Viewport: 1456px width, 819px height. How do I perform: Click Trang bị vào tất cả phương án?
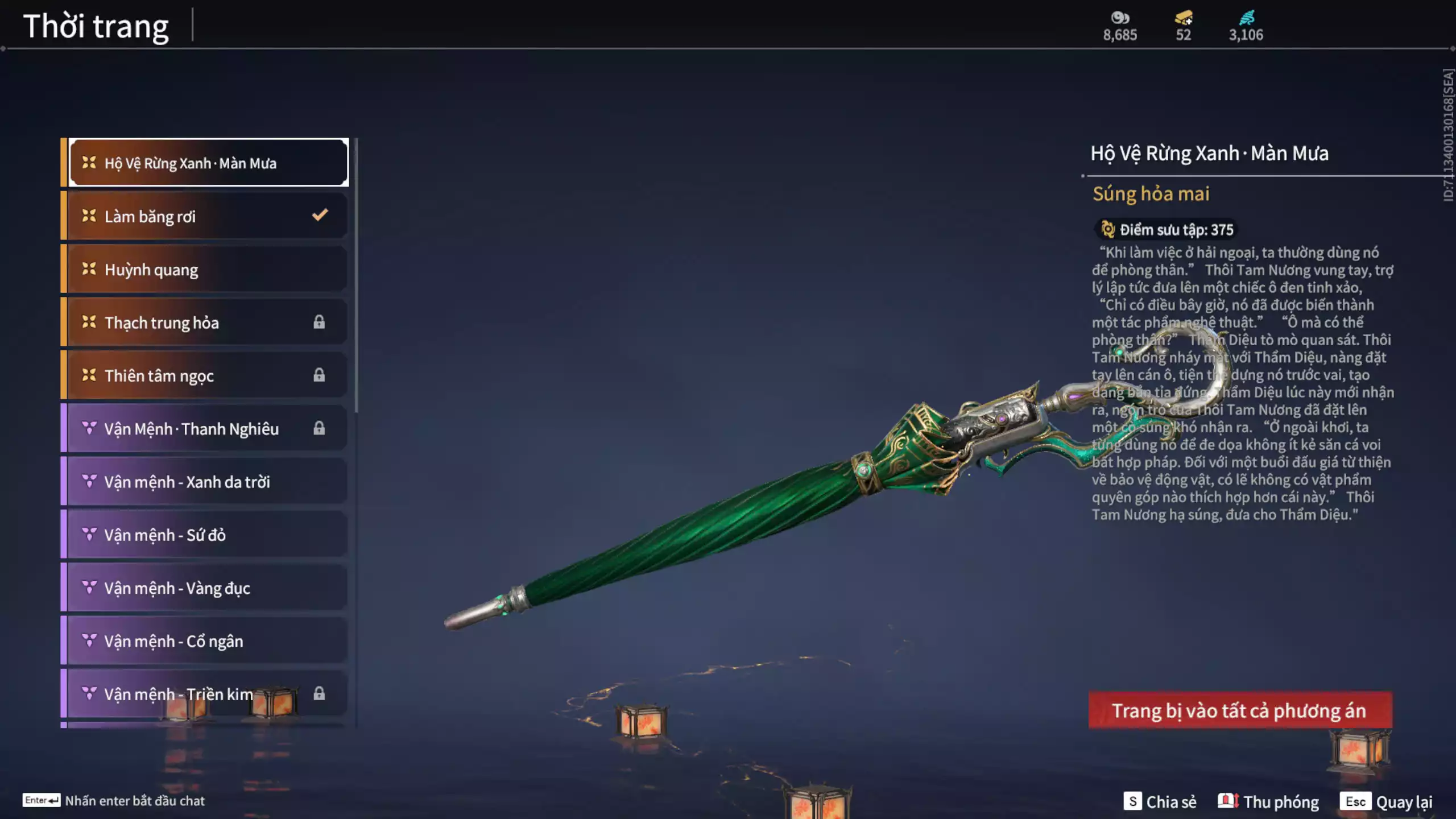[1240, 710]
